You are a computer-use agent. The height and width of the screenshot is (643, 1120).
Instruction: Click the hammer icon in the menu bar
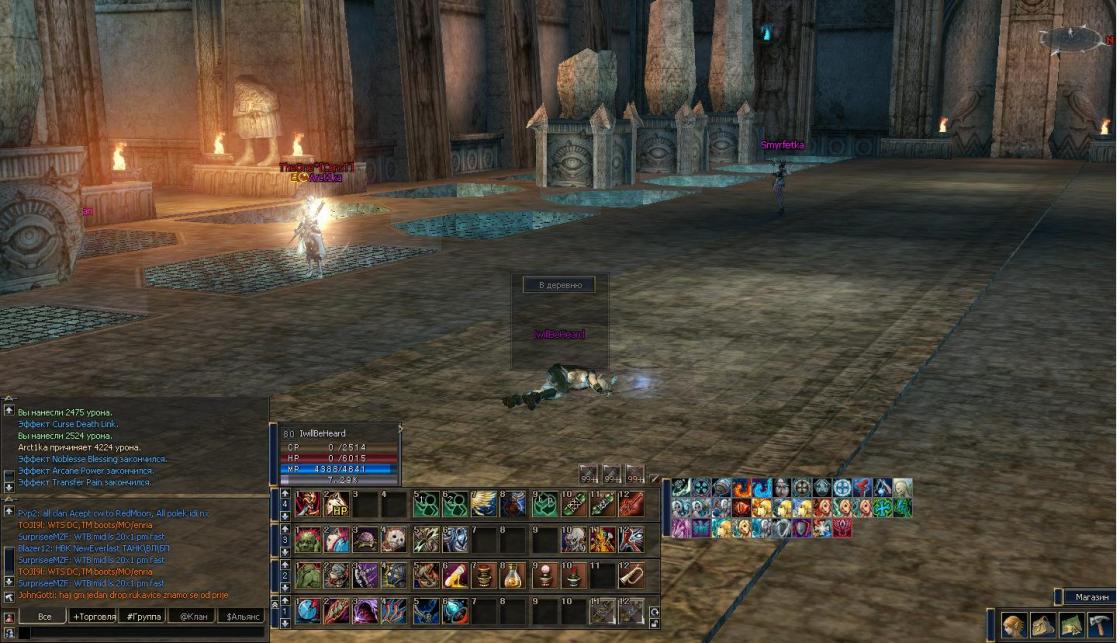[x=1100, y=625]
